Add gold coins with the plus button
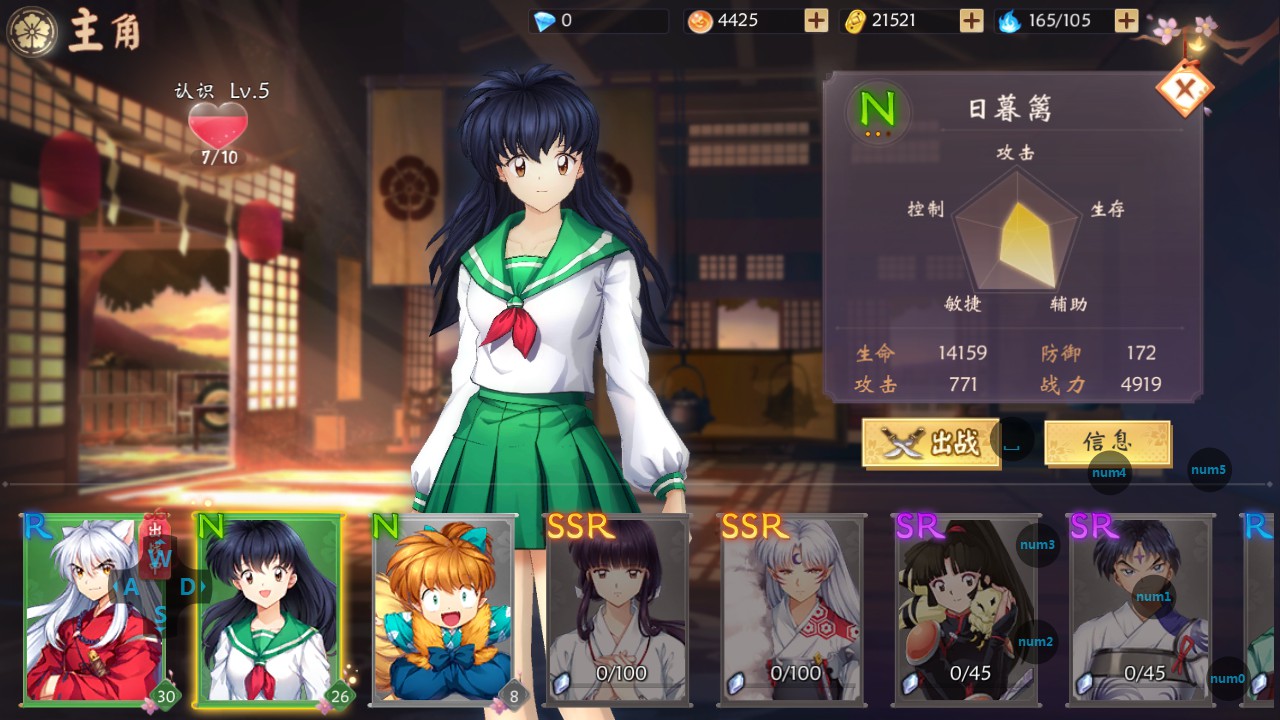This screenshot has width=1280, height=720. point(971,20)
